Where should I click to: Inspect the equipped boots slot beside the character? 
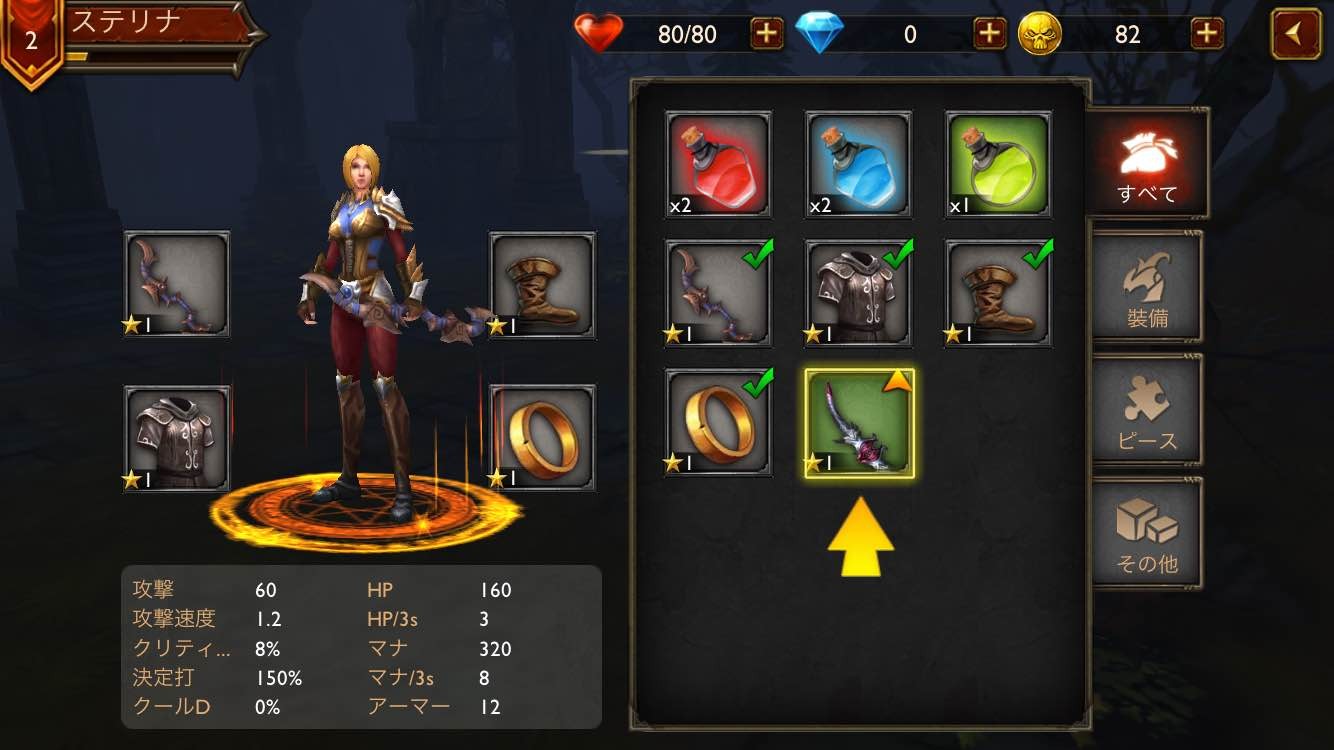pos(542,284)
